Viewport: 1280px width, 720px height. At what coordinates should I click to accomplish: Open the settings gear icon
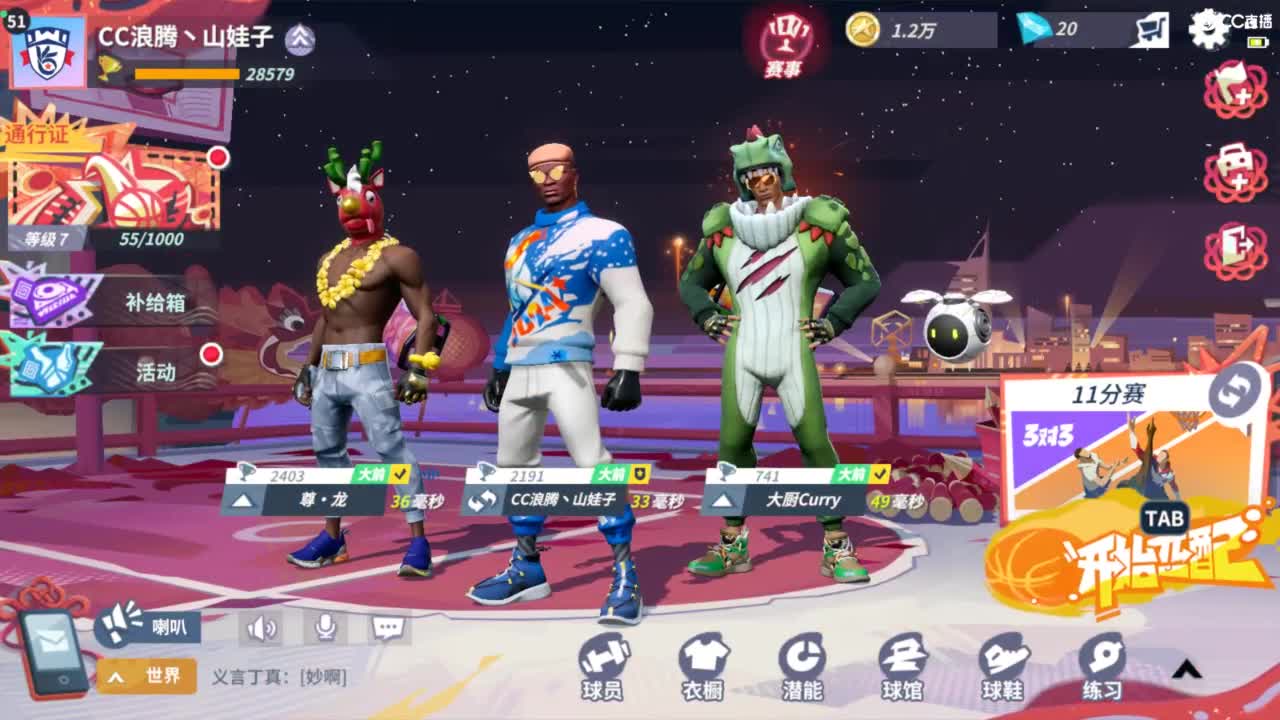1208,29
